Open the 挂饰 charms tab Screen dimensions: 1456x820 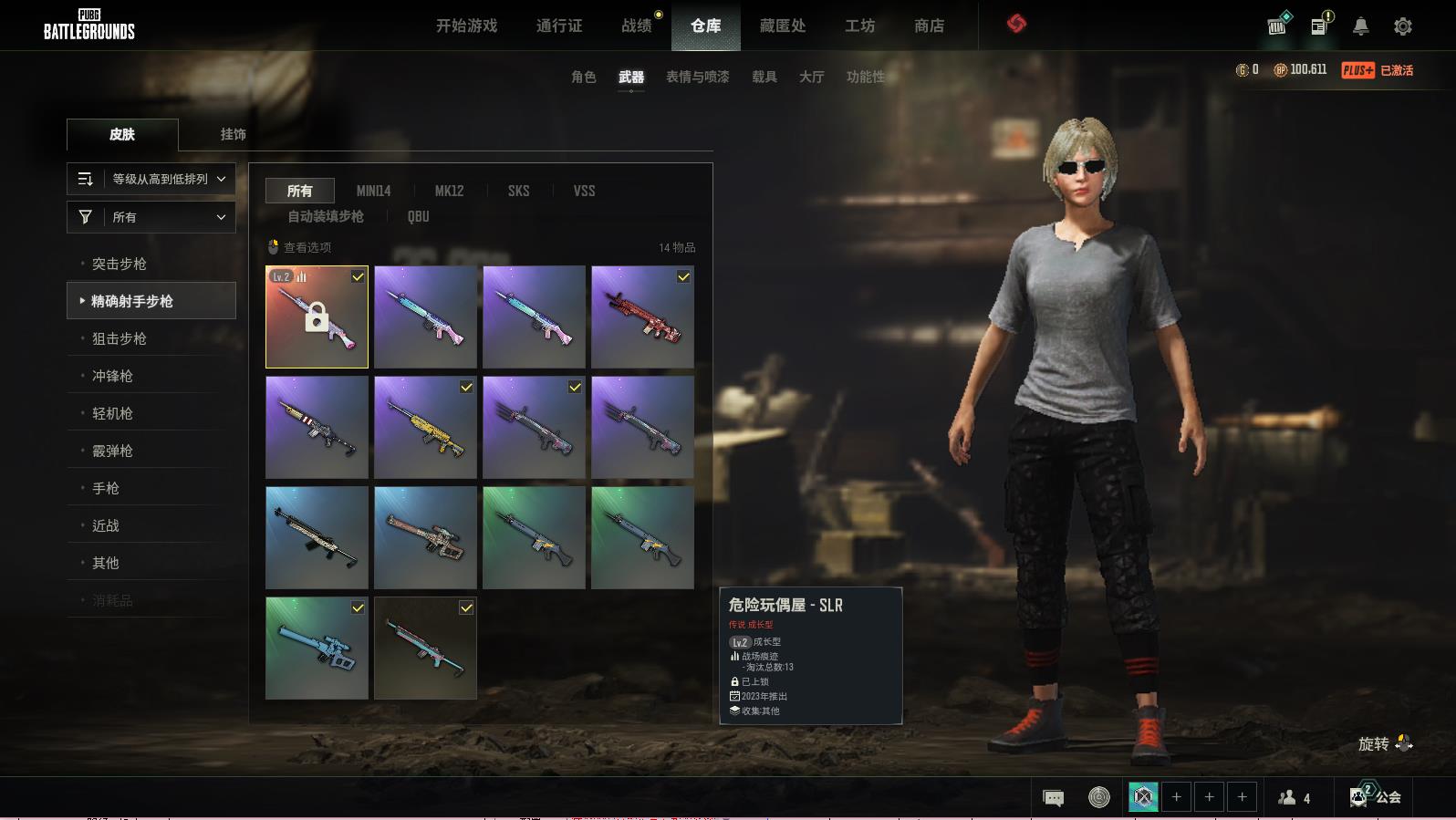233,134
